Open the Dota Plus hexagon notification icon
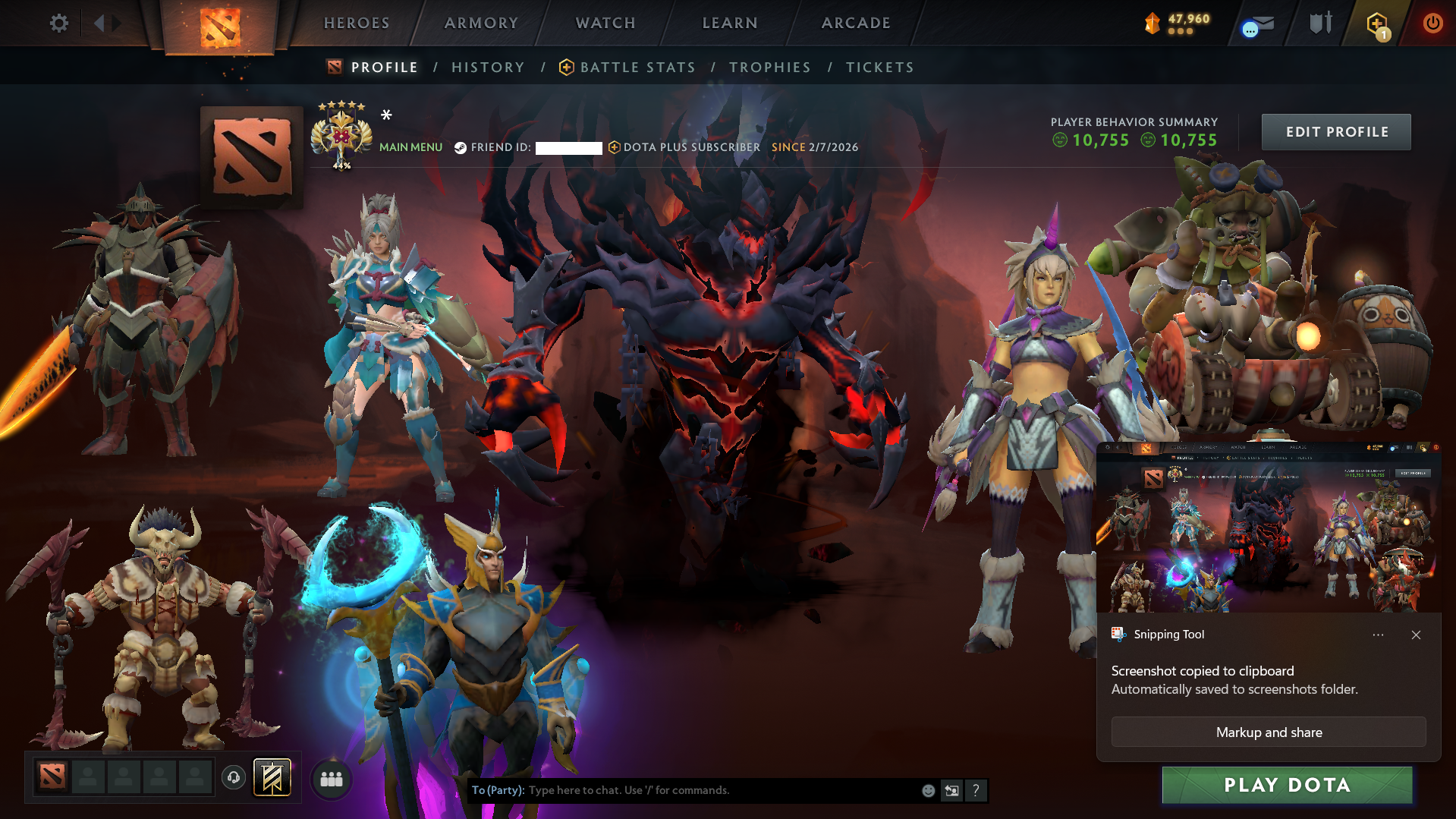This screenshot has height=819, width=1456. (x=1376, y=24)
